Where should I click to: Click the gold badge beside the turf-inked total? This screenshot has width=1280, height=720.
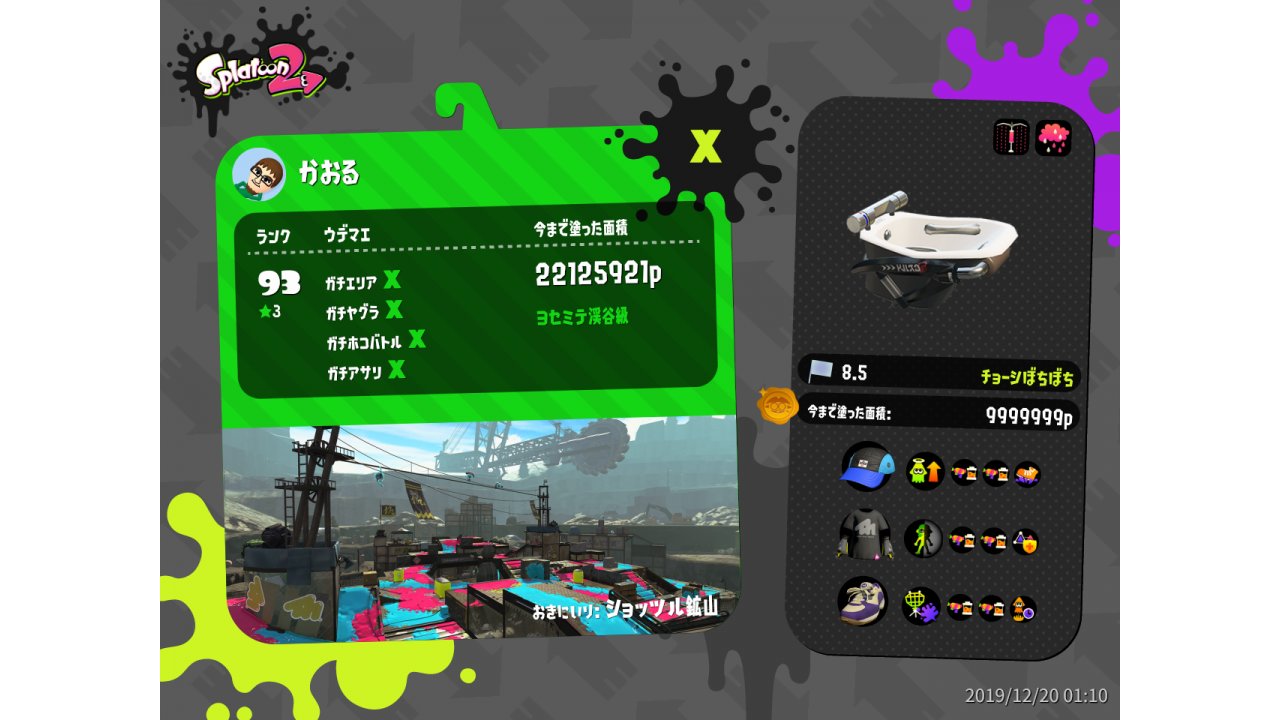click(777, 406)
